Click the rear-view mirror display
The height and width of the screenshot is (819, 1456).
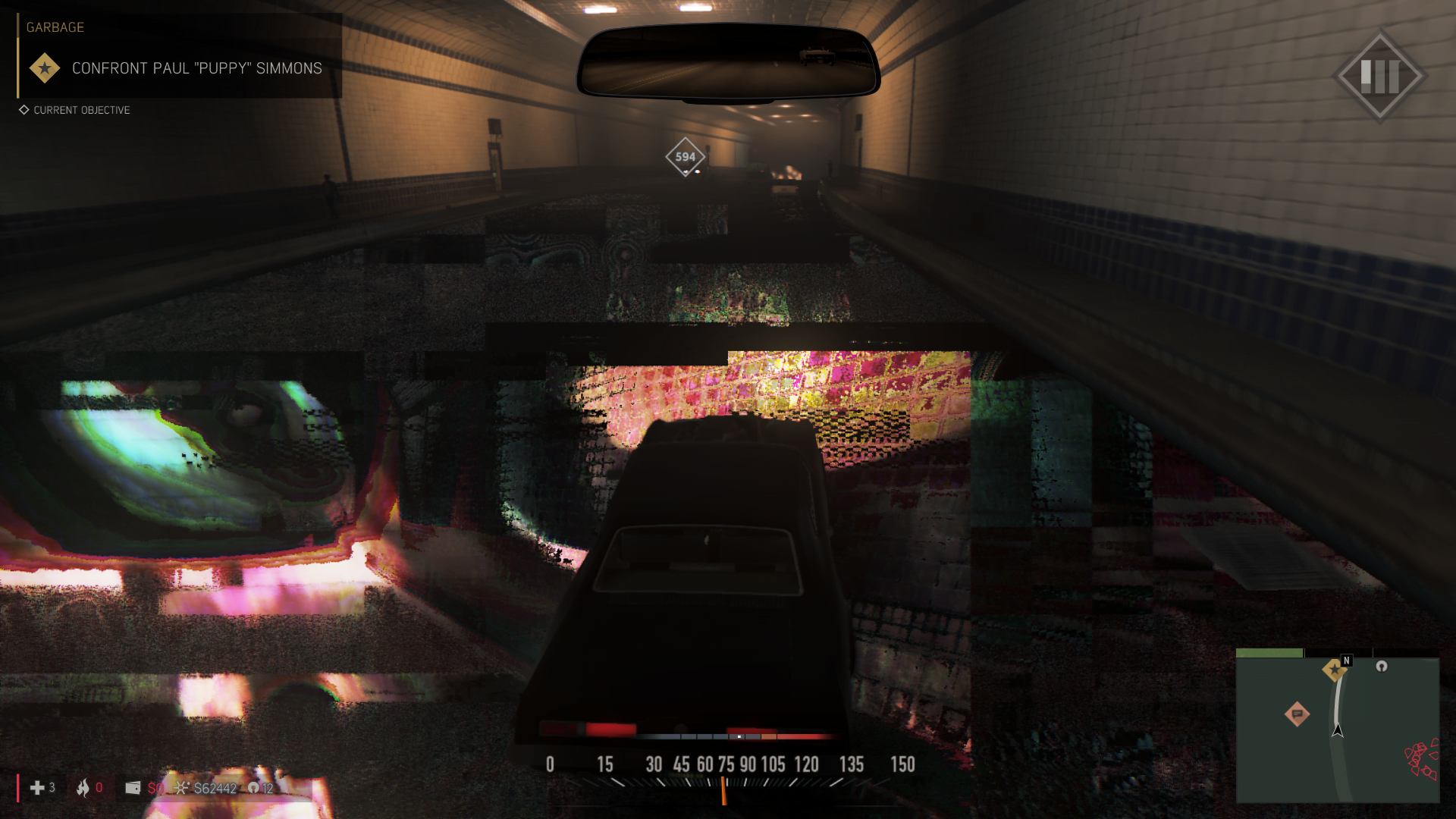pos(728,61)
